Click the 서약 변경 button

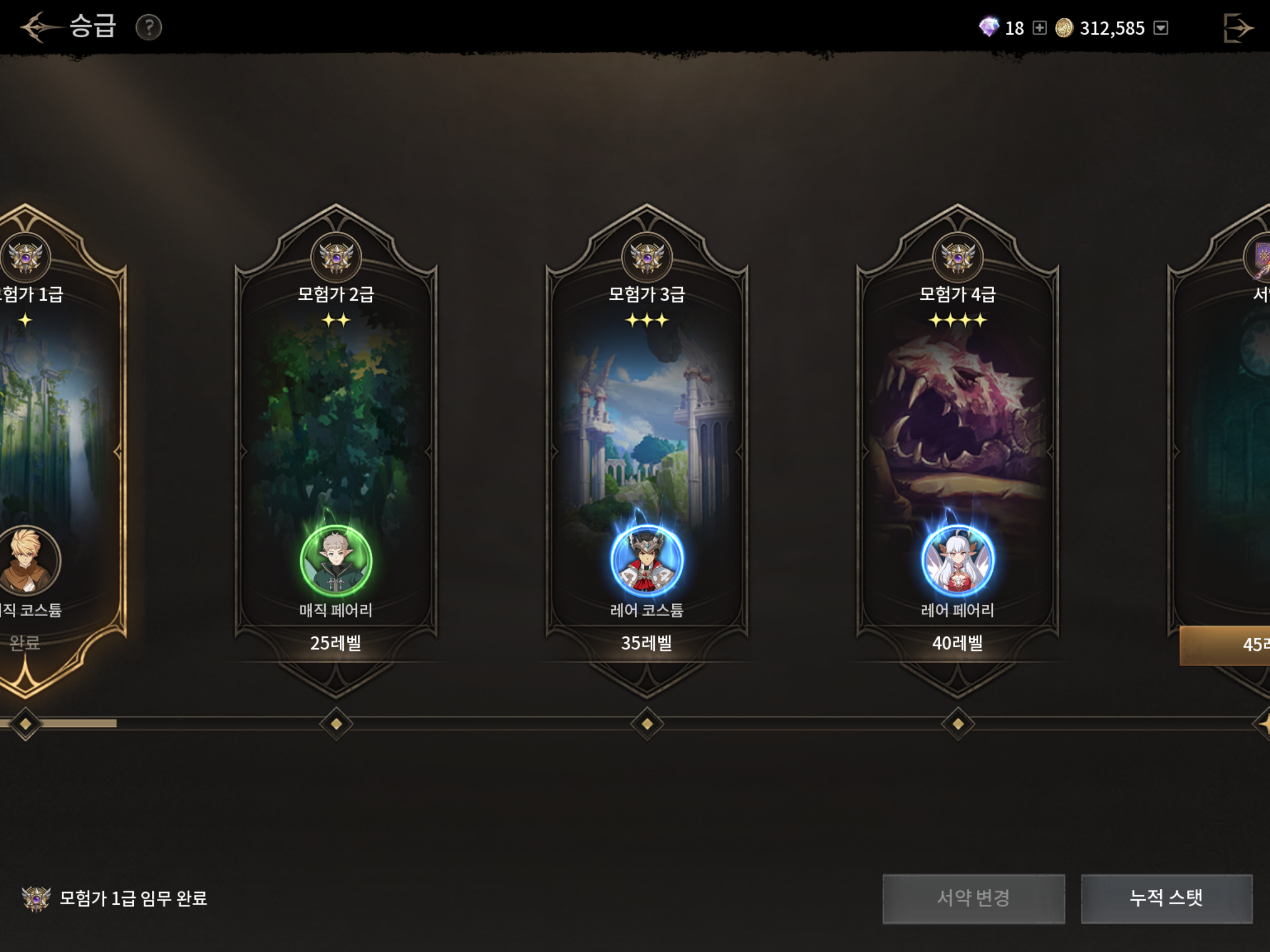click(x=974, y=898)
